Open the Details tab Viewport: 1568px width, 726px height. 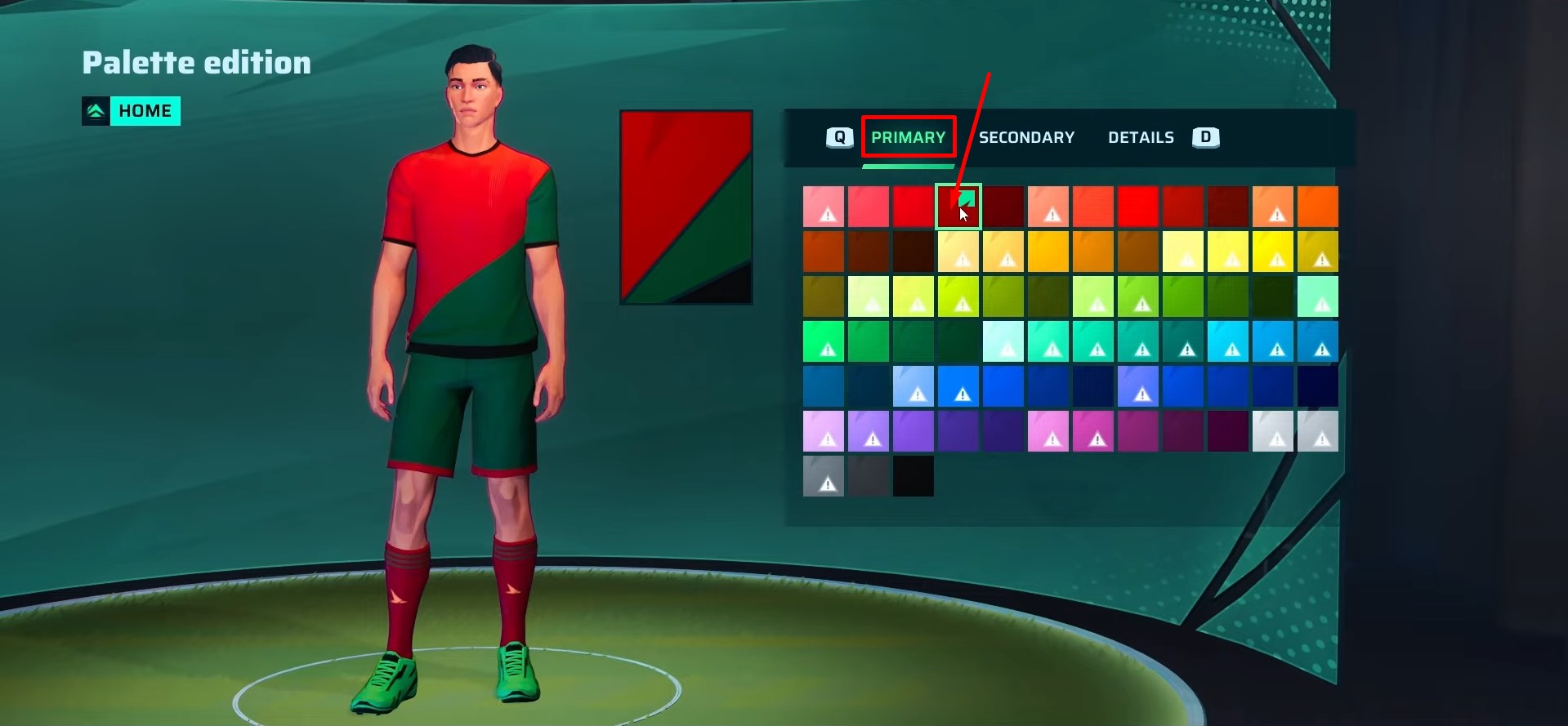coord(1141,137)
